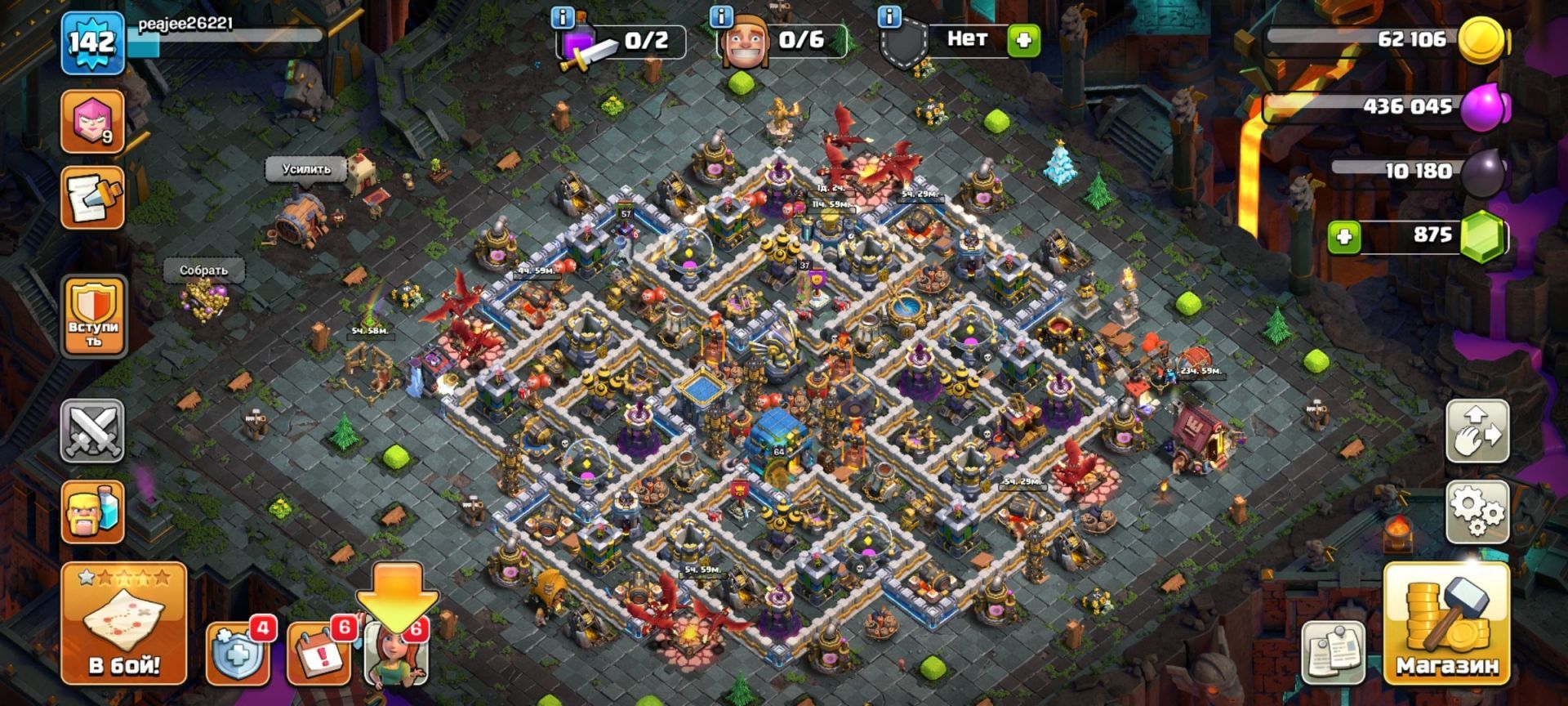1568x706 pixels.
Task: Click the level 142 experience badge
Action: (92, 41)
